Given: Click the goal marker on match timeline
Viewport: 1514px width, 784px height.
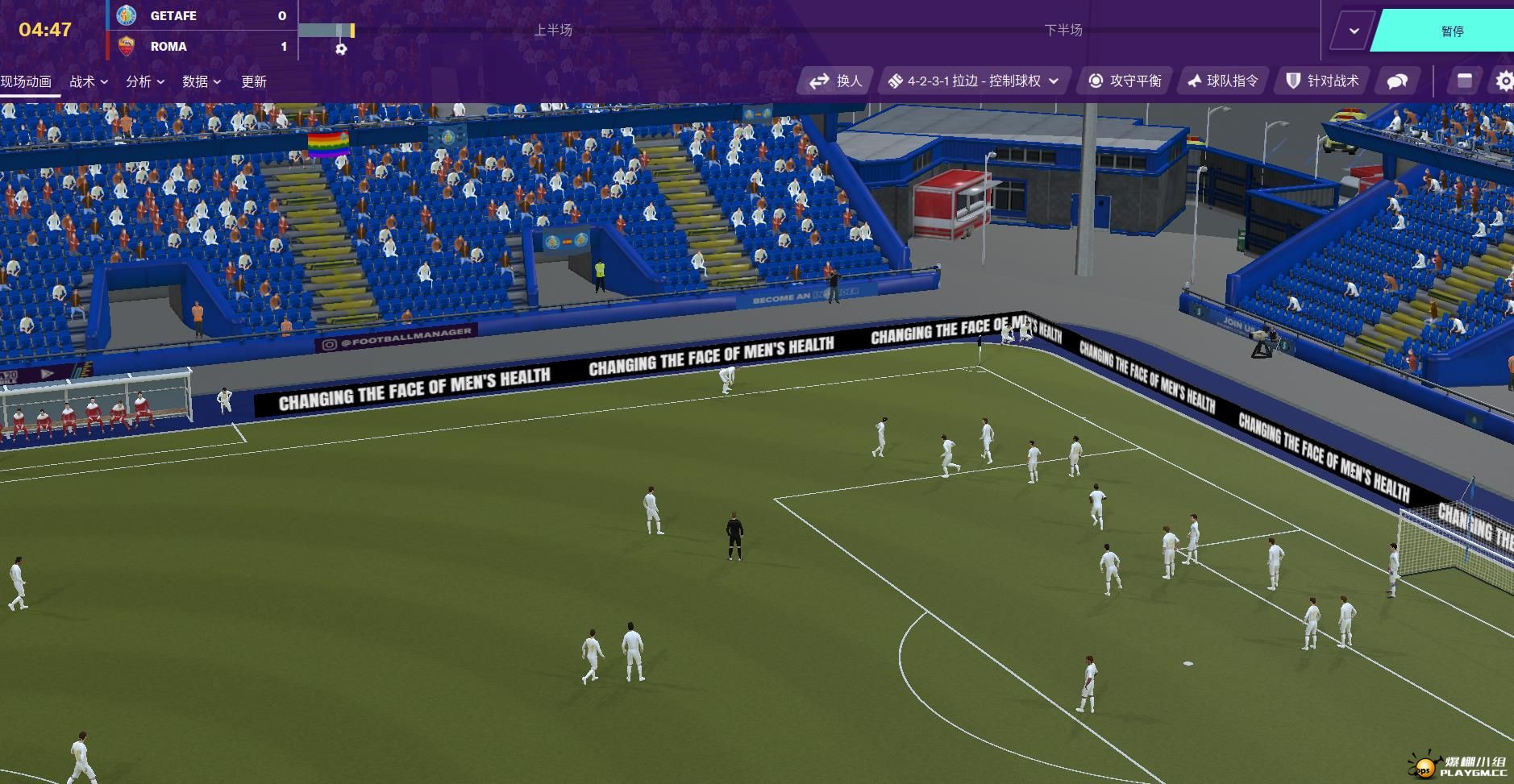Looking at the screenshot, I should [341, 48].
